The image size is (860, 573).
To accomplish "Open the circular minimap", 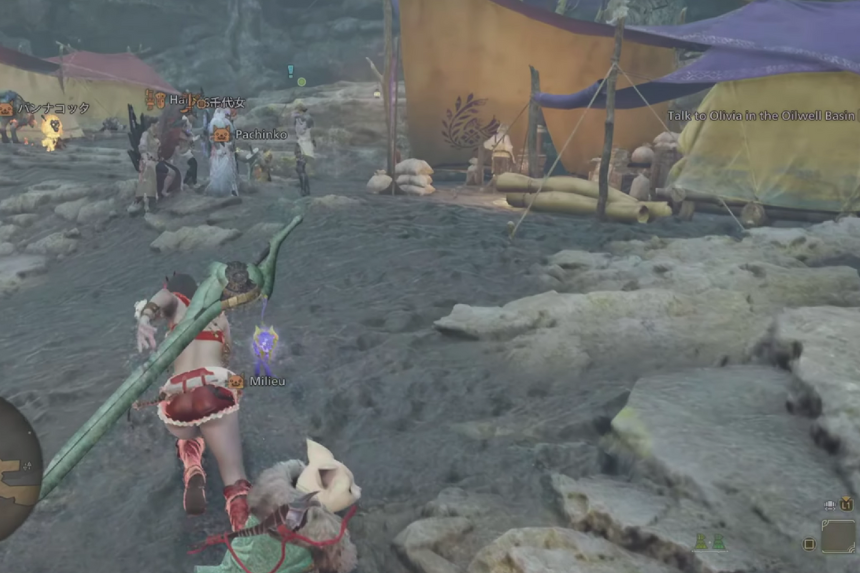I will click(x=17, y=468).
